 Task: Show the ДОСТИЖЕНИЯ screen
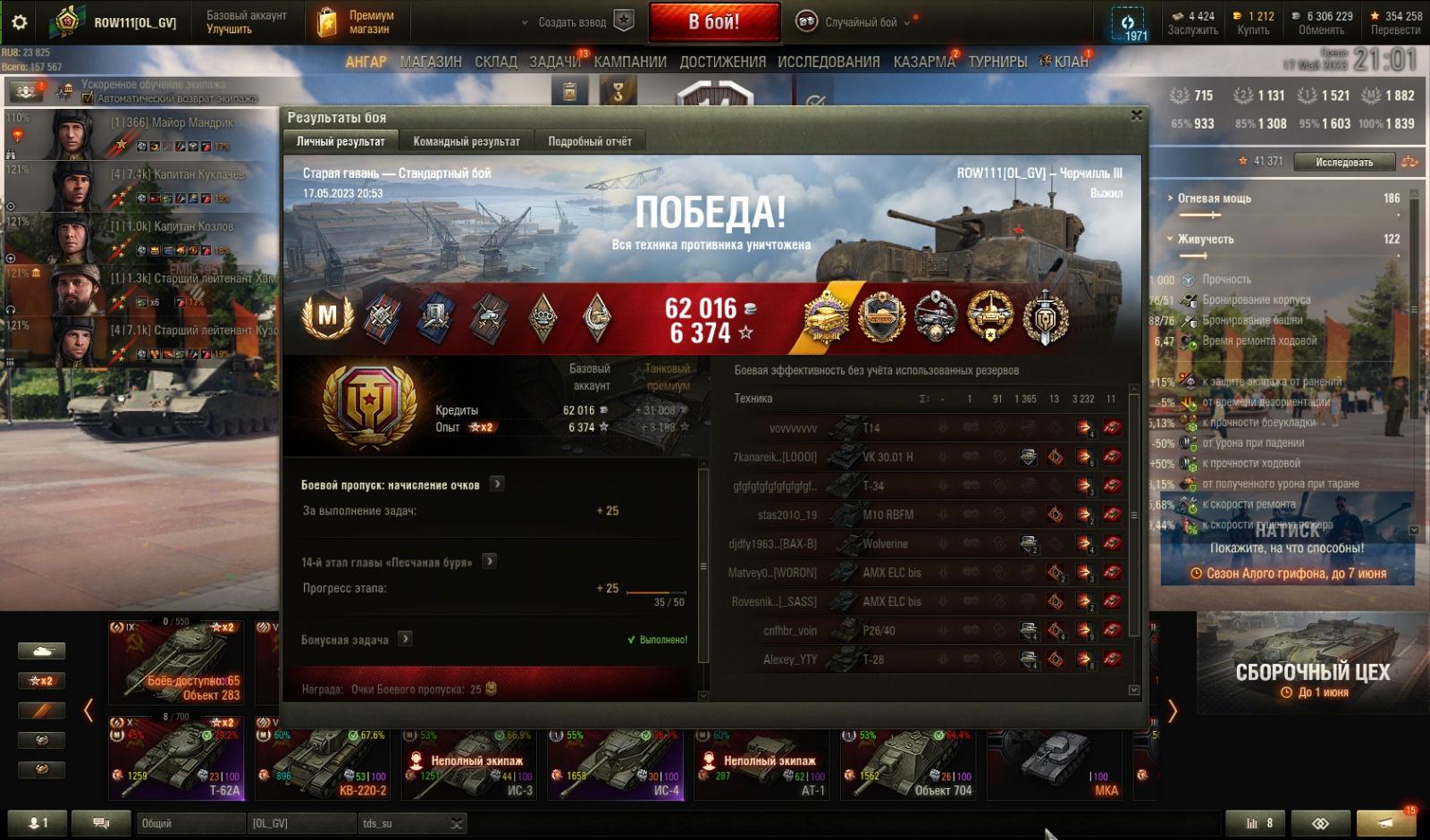[x=722, y=62]
